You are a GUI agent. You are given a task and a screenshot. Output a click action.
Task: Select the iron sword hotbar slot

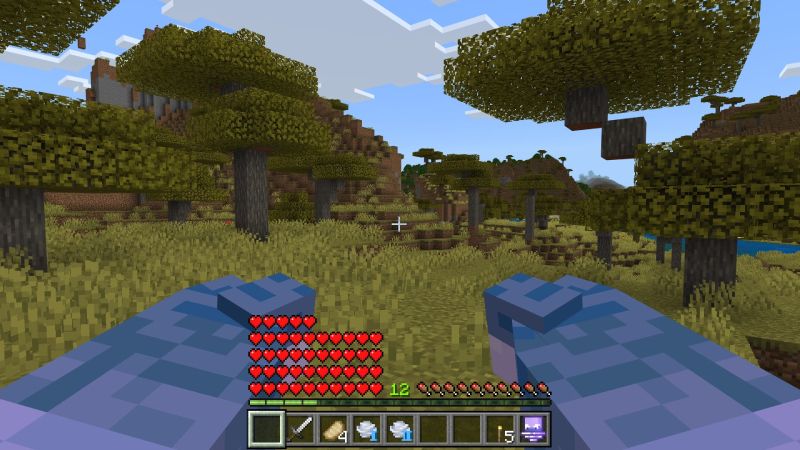[x=301, y=429]
